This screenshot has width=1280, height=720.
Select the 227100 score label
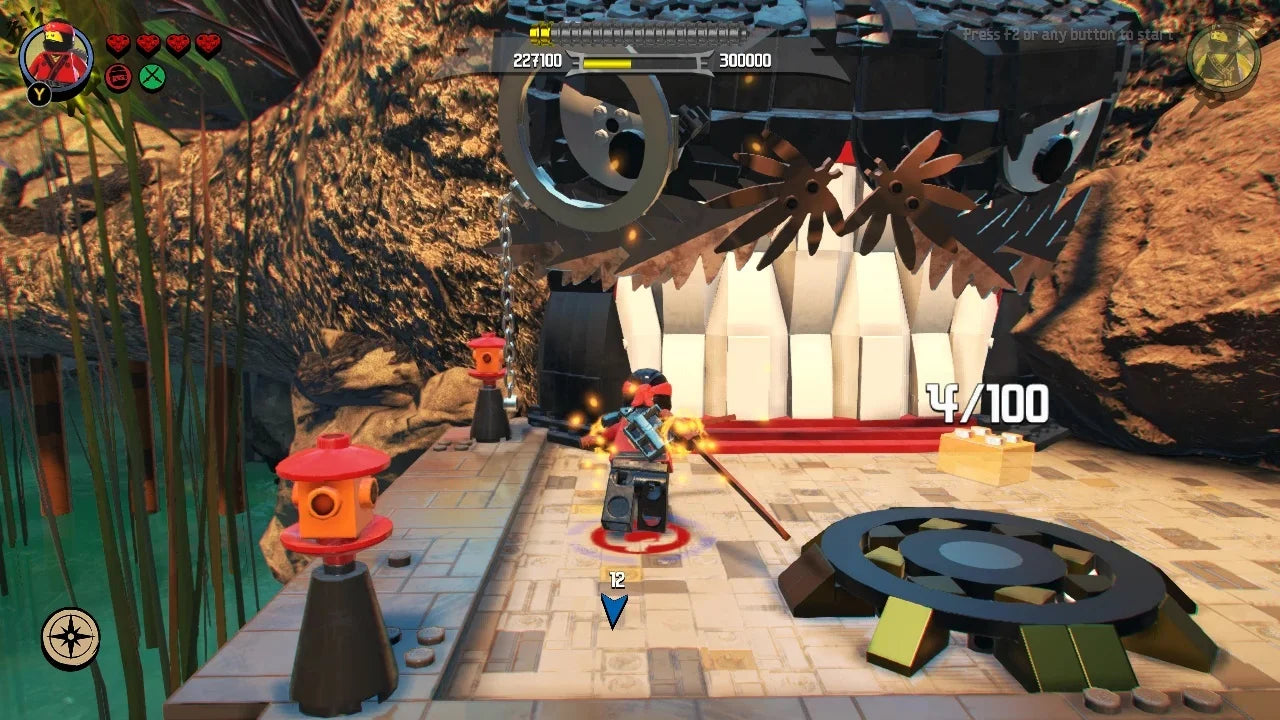pos(539,60)
